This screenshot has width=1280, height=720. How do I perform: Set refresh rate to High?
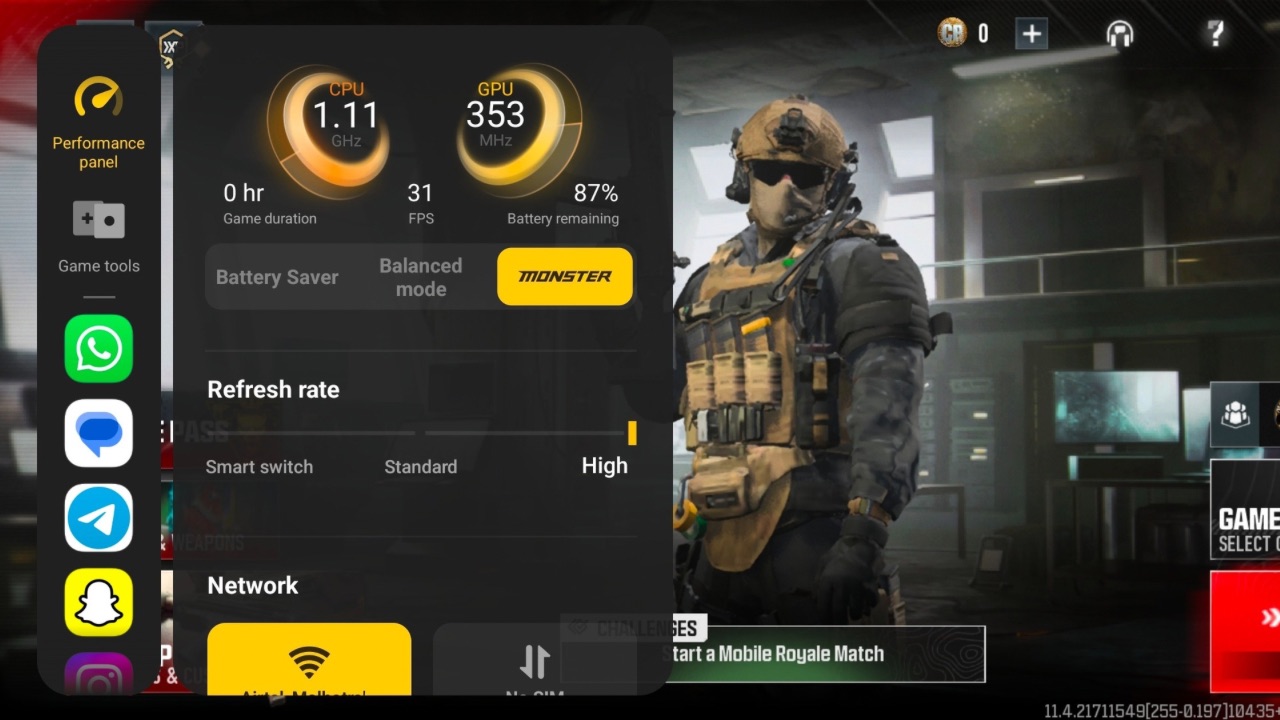(x=605, y=465)
